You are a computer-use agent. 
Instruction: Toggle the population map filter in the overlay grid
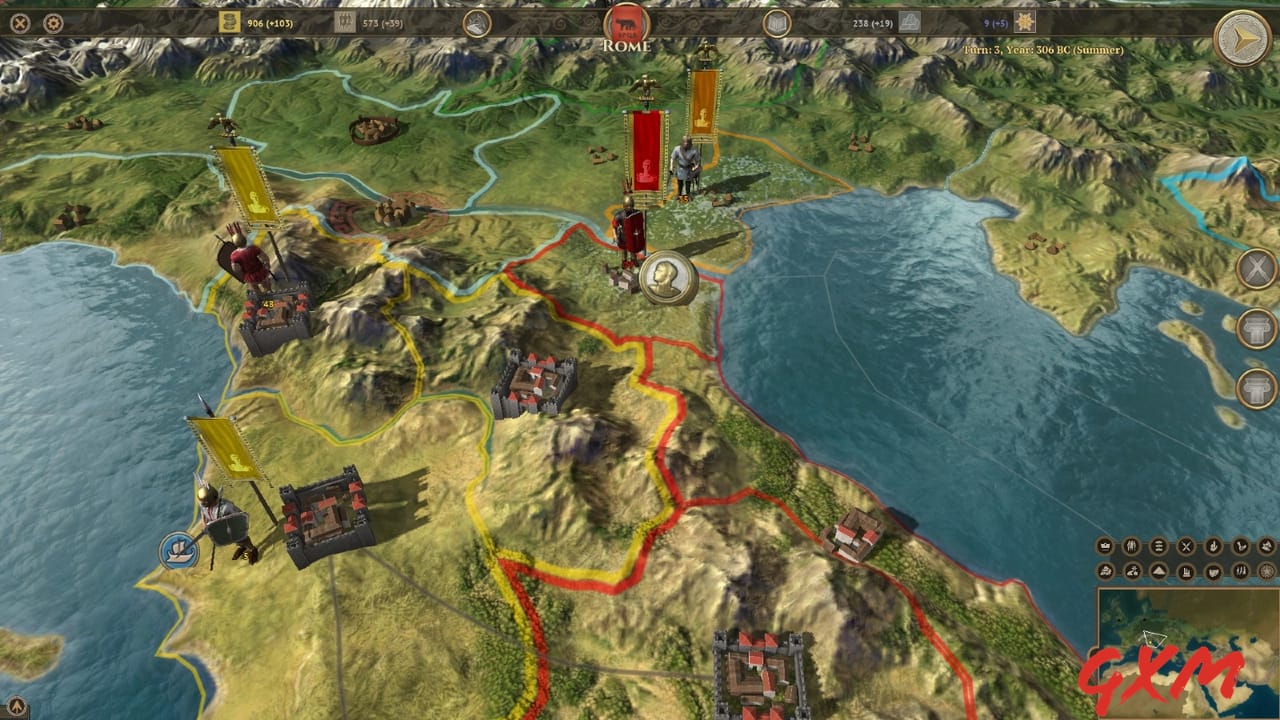(1131, 546)
